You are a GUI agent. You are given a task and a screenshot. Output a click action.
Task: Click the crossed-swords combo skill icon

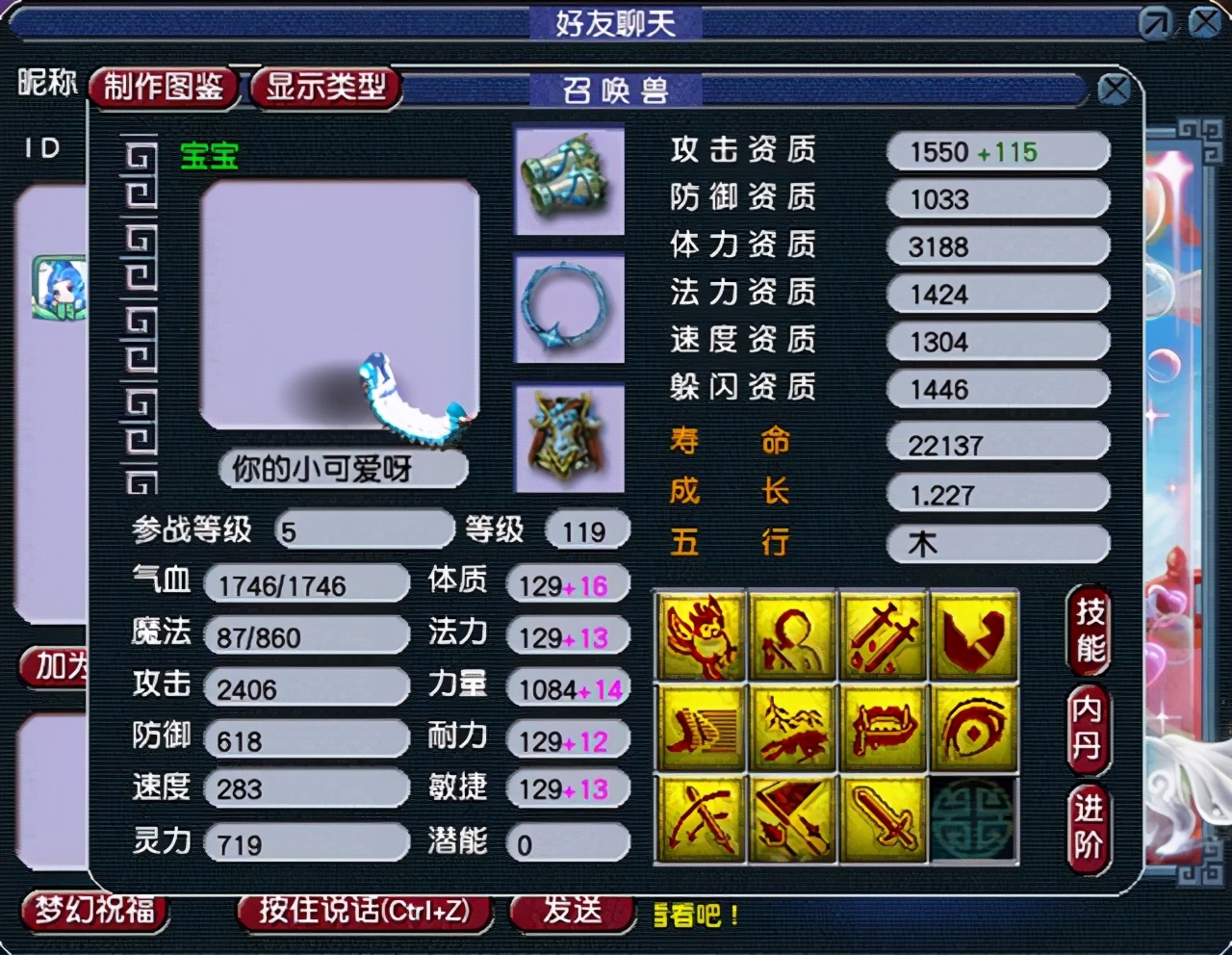(883, 635)
